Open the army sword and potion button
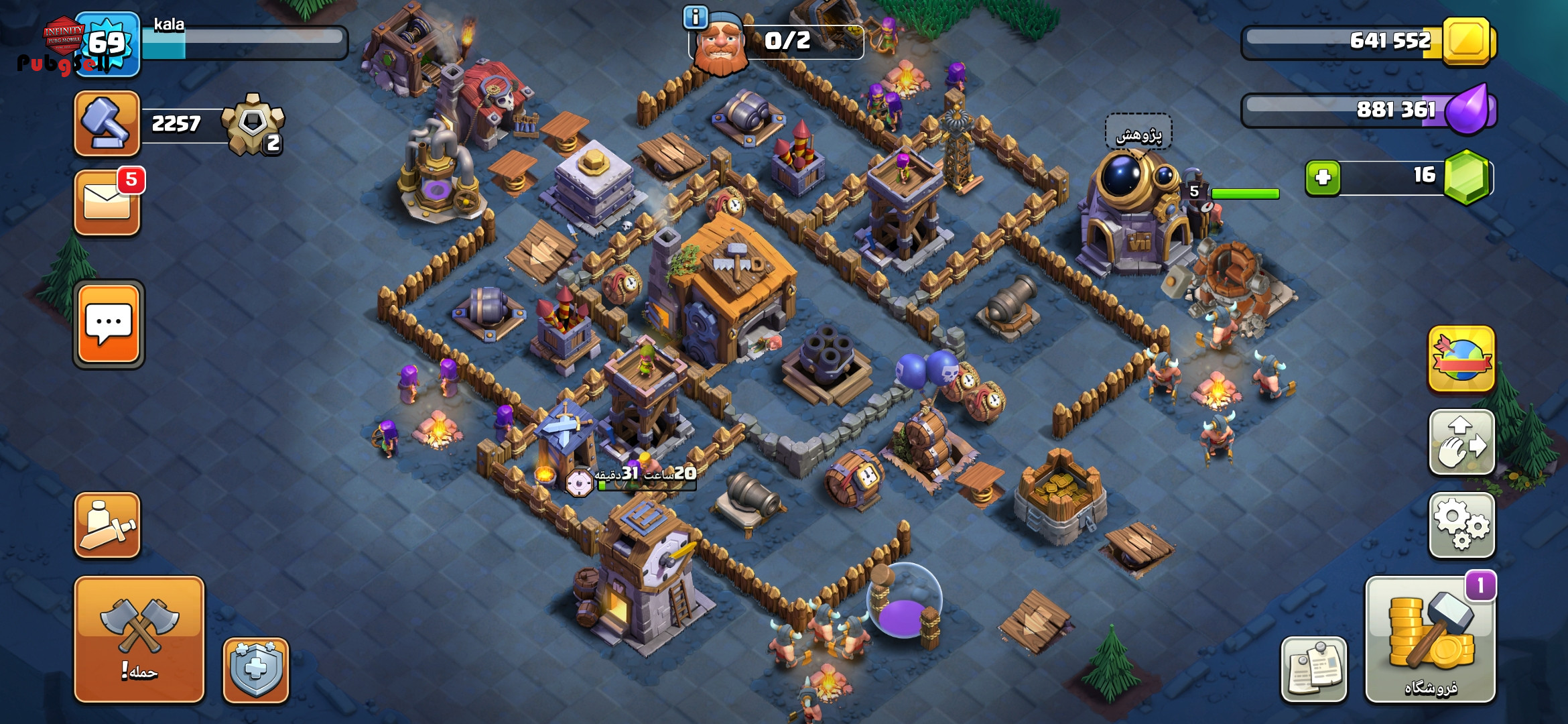The width and height of the screenshot is (1568, 724). tap(107, 525)
